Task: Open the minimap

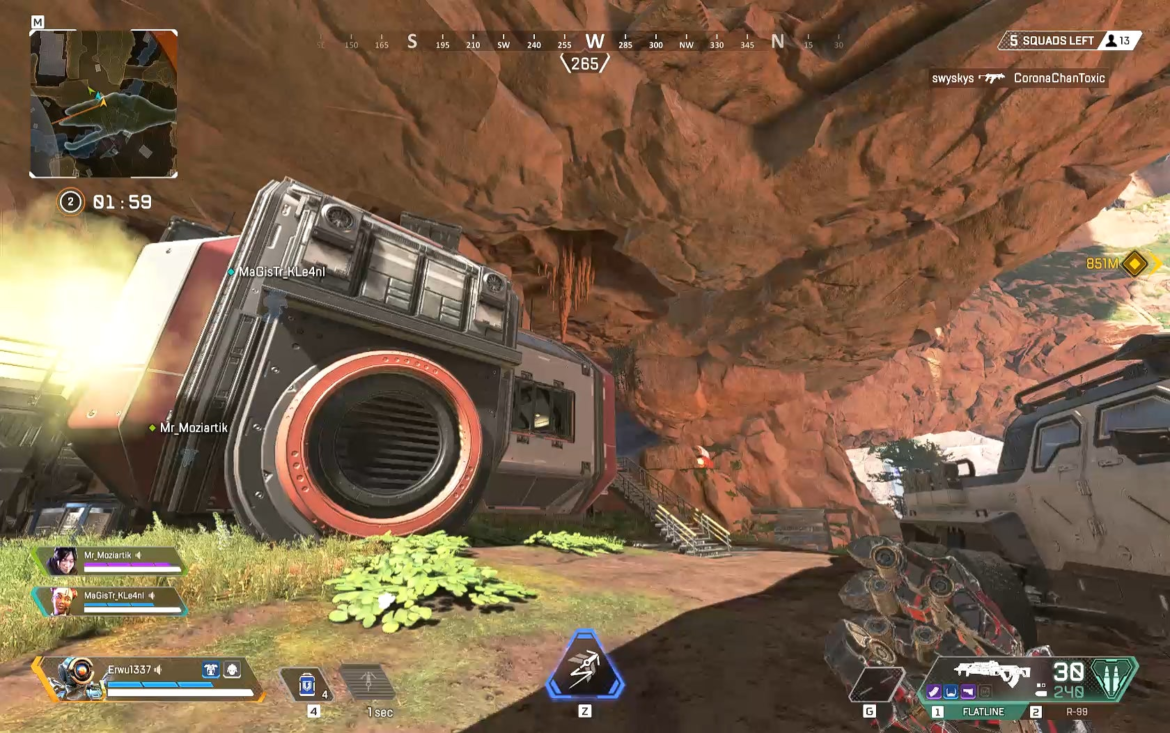Action: coord(103,103)
